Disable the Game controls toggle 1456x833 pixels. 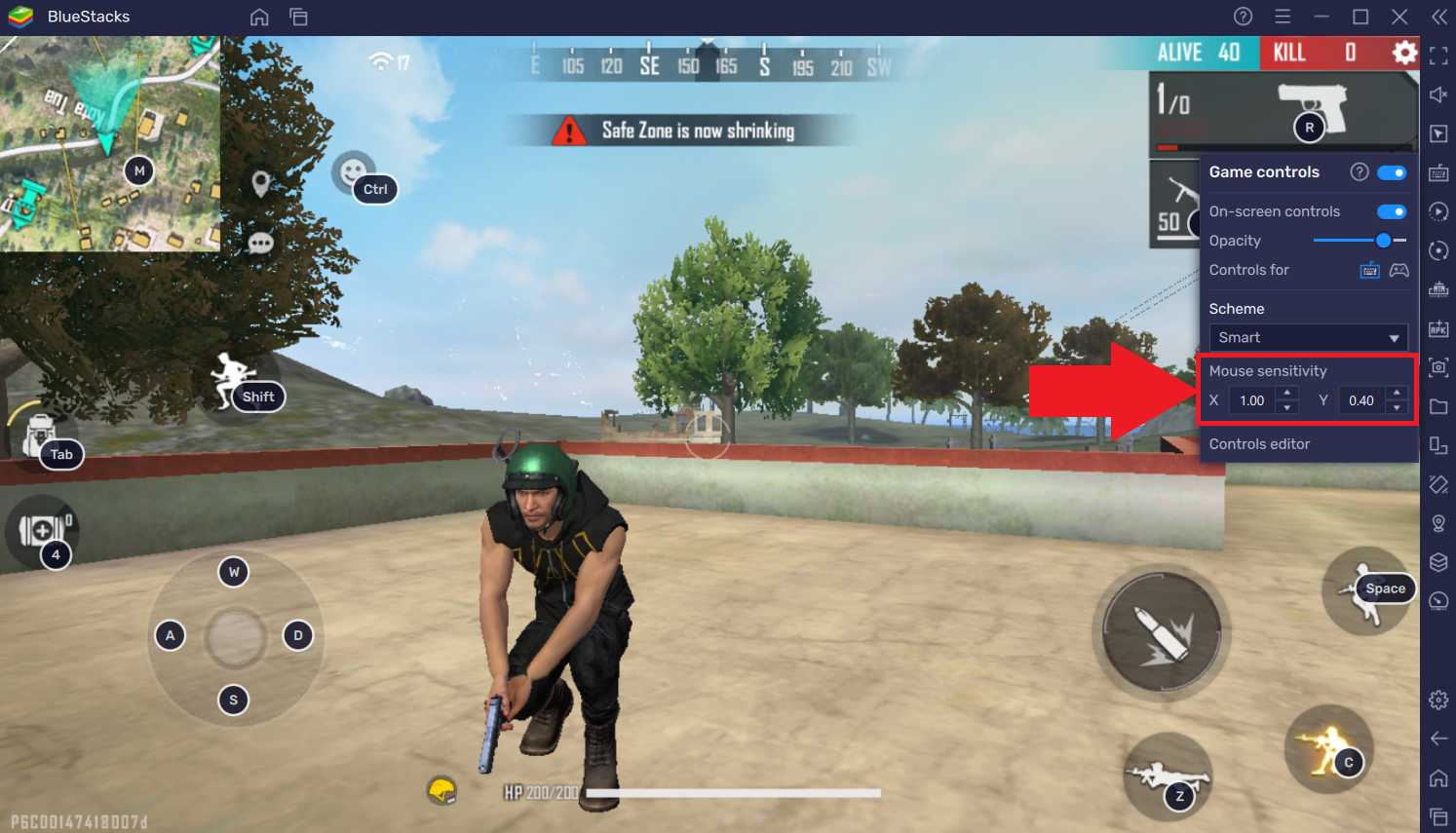pyautogui.click(x=1392, y=172)
